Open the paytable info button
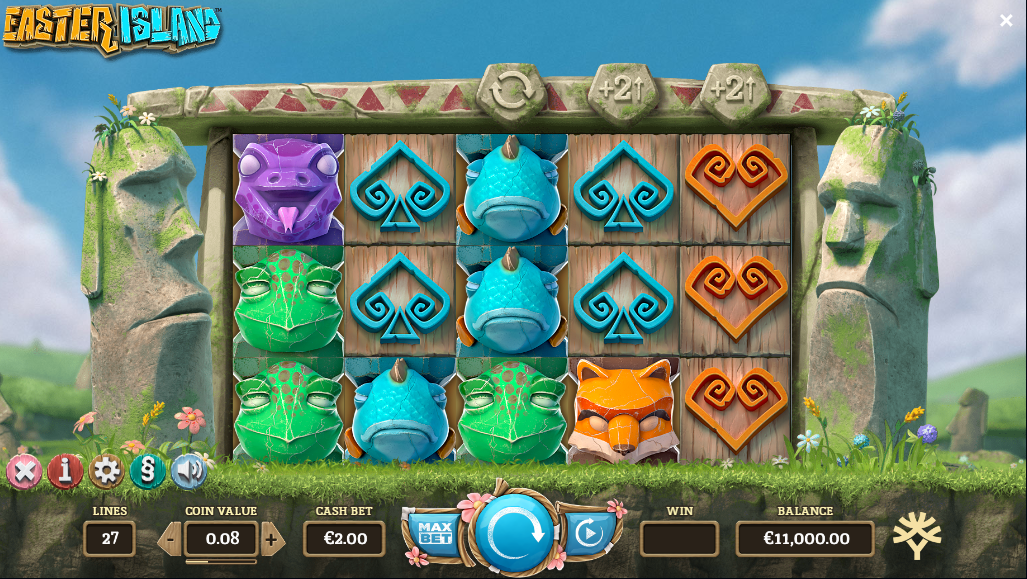 65,470
